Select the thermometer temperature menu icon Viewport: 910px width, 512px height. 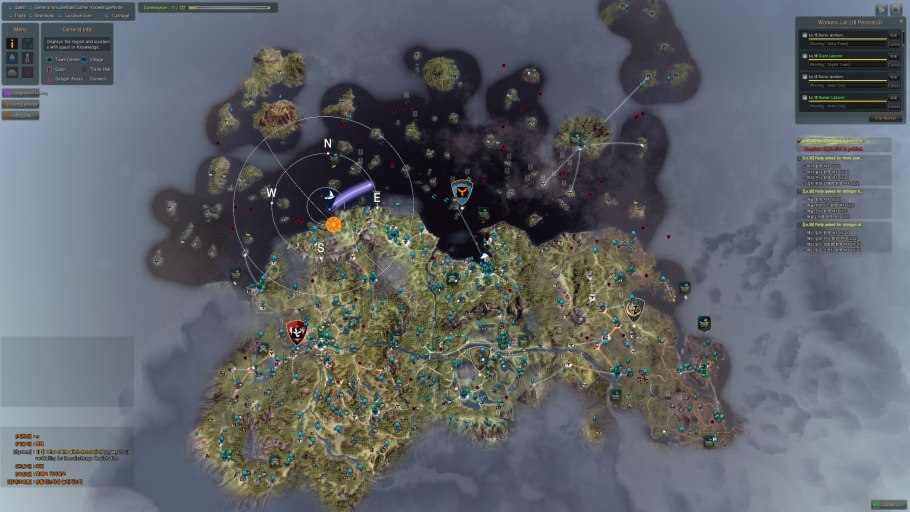28,57
